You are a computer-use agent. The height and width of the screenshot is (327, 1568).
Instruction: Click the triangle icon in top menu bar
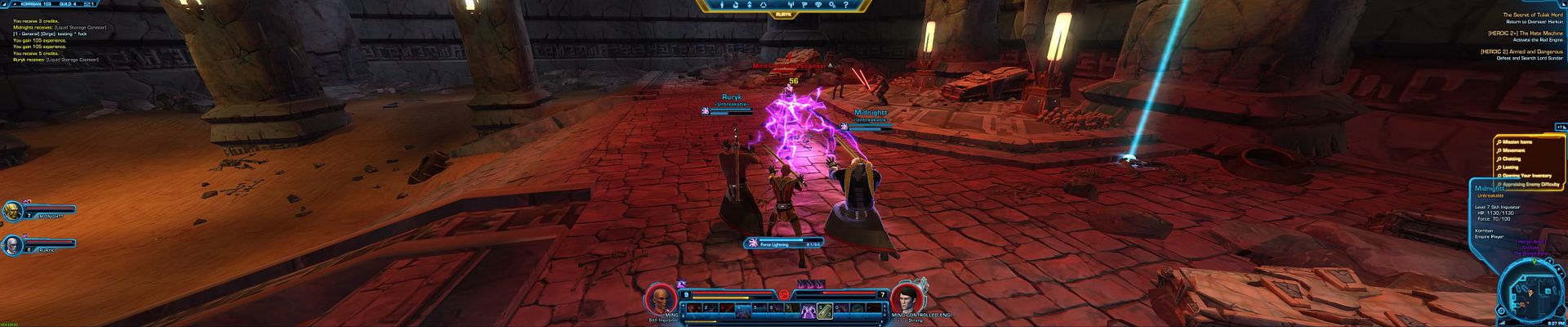point(764,5)
